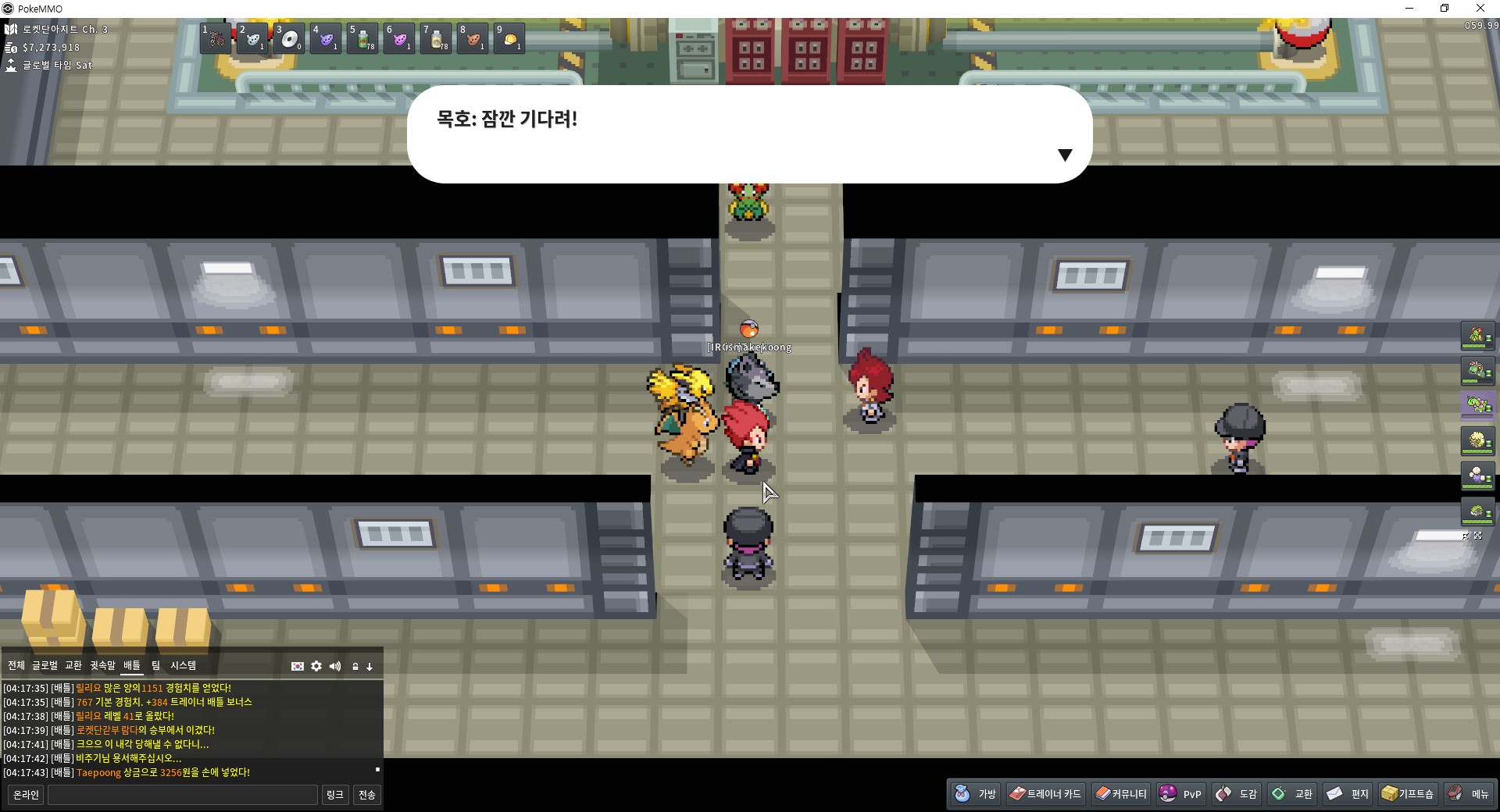Send the chat message with 전송
The height and width of the screenshot is (812, 1500).
366,795
